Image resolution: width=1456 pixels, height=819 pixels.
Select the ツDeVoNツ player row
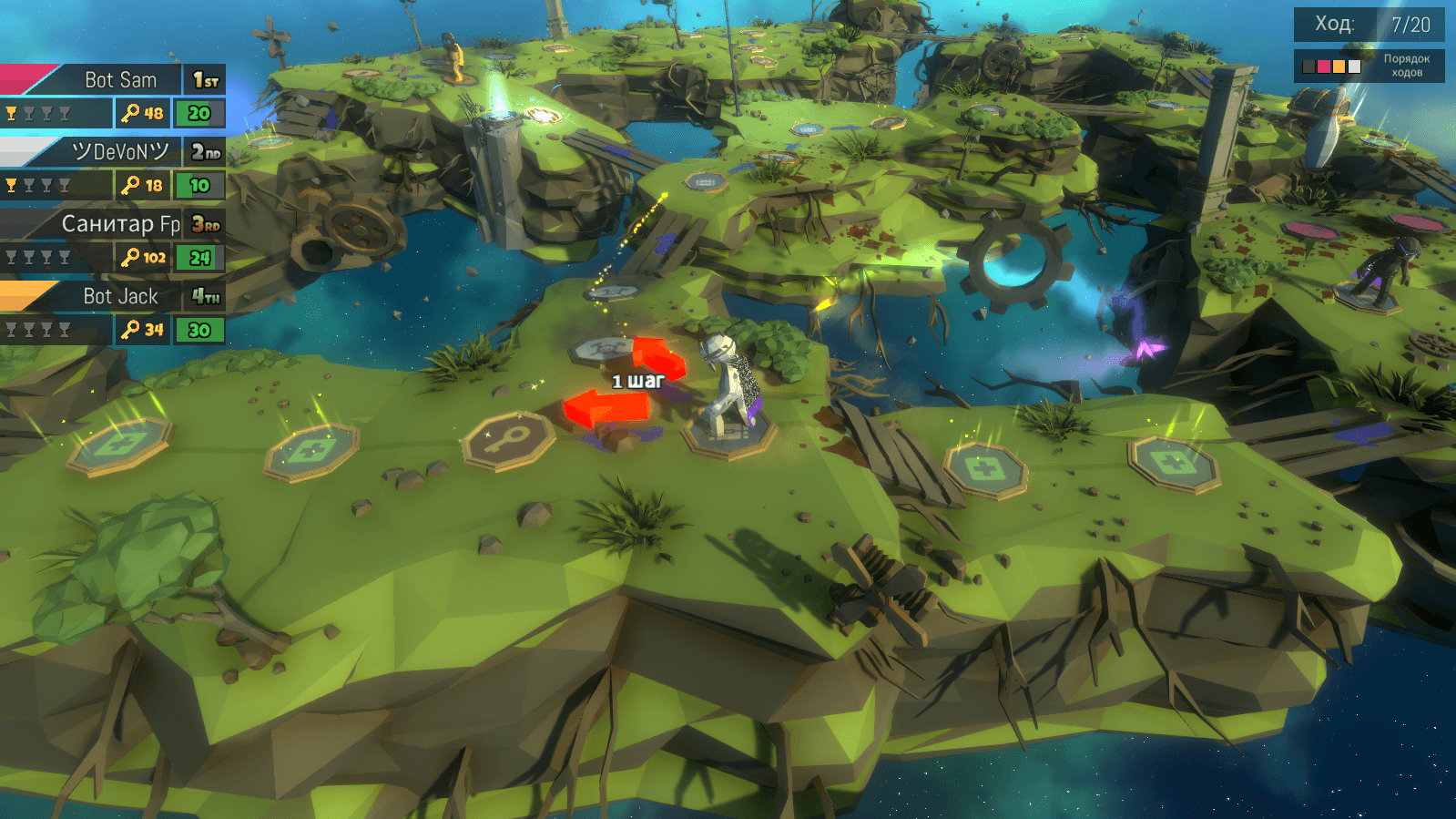(113, 168)
